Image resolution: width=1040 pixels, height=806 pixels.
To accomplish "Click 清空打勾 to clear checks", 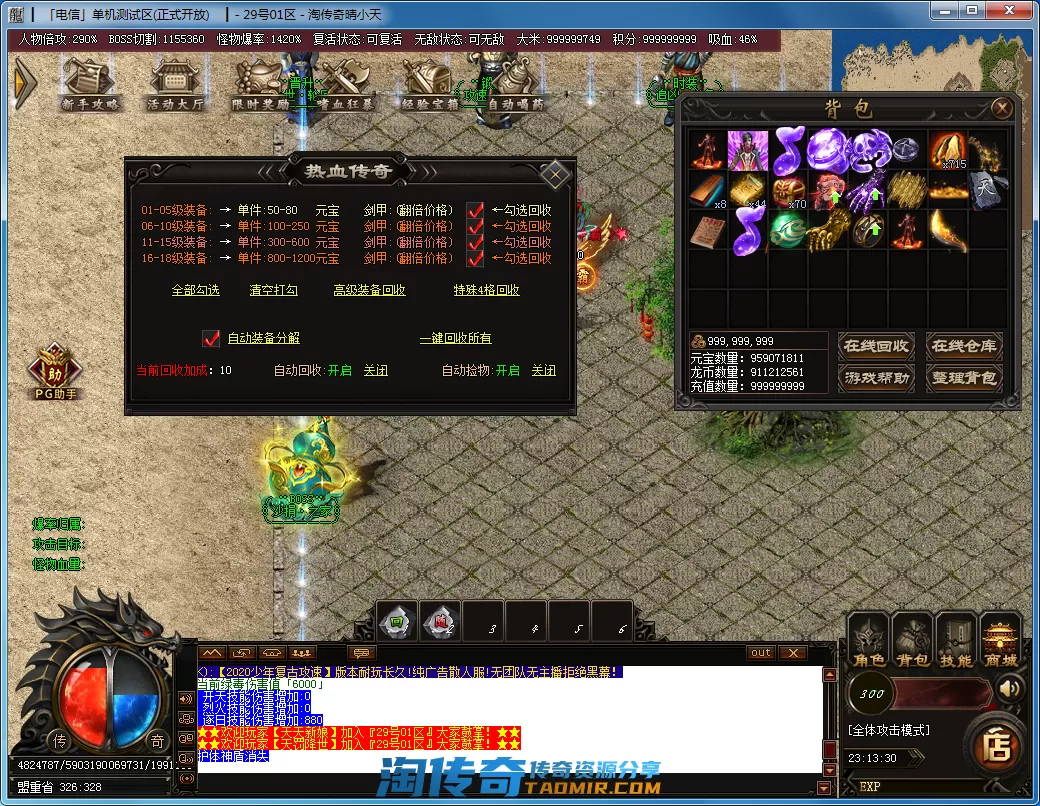I will coord(274,290).
